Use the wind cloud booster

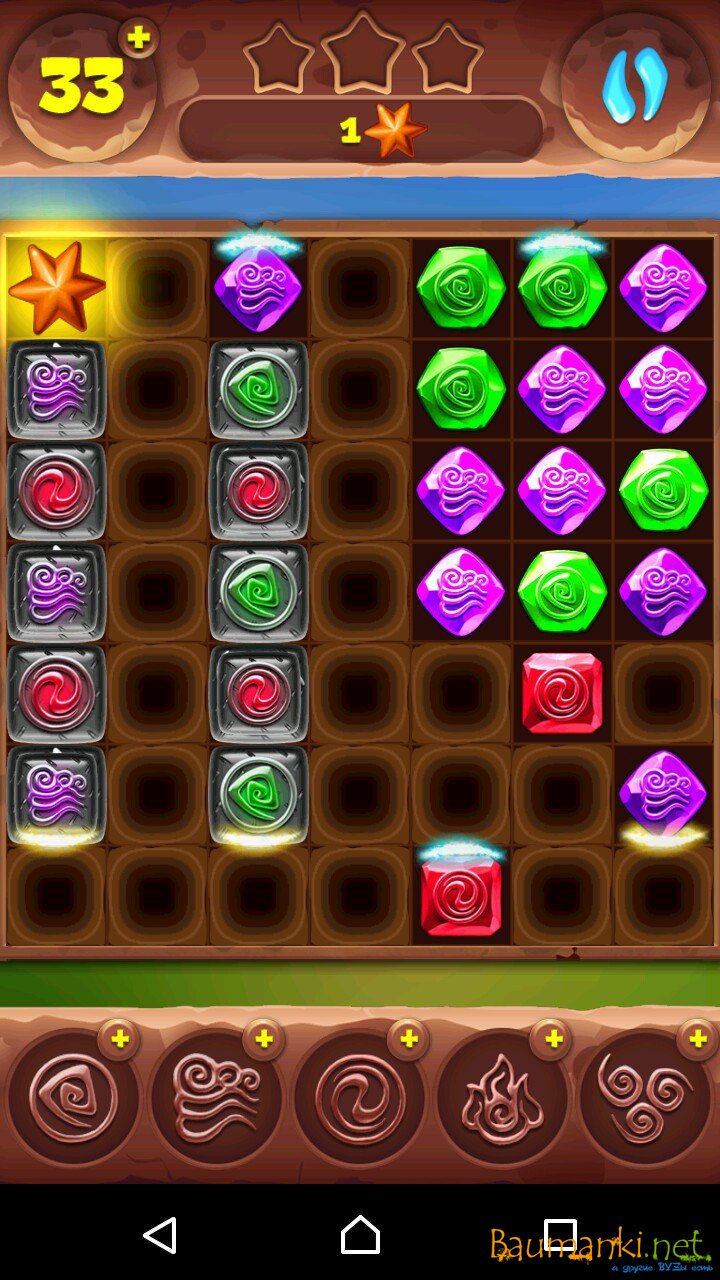(x=216, y=1099)
